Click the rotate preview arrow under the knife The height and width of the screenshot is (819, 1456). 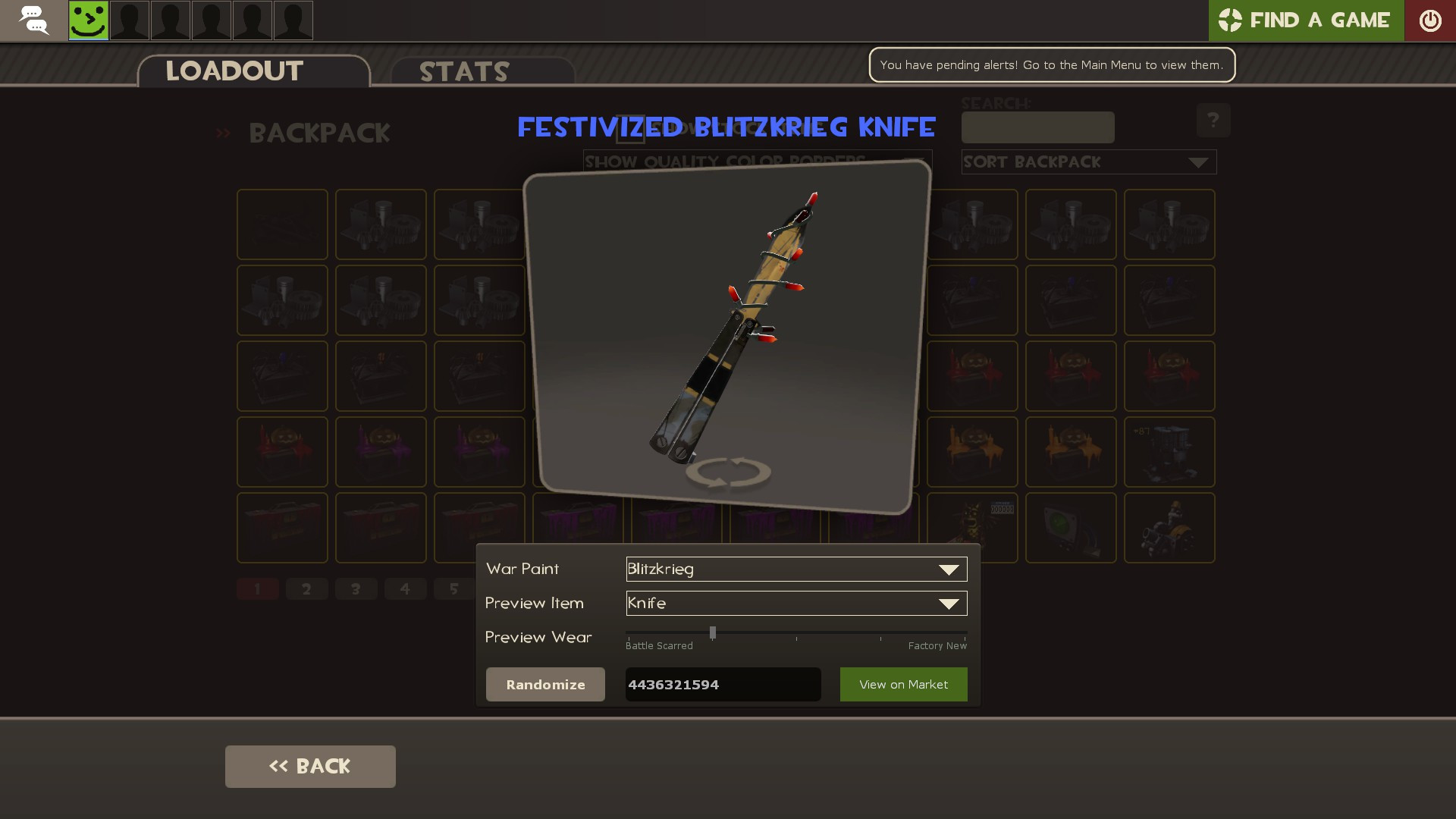(730, 472)
